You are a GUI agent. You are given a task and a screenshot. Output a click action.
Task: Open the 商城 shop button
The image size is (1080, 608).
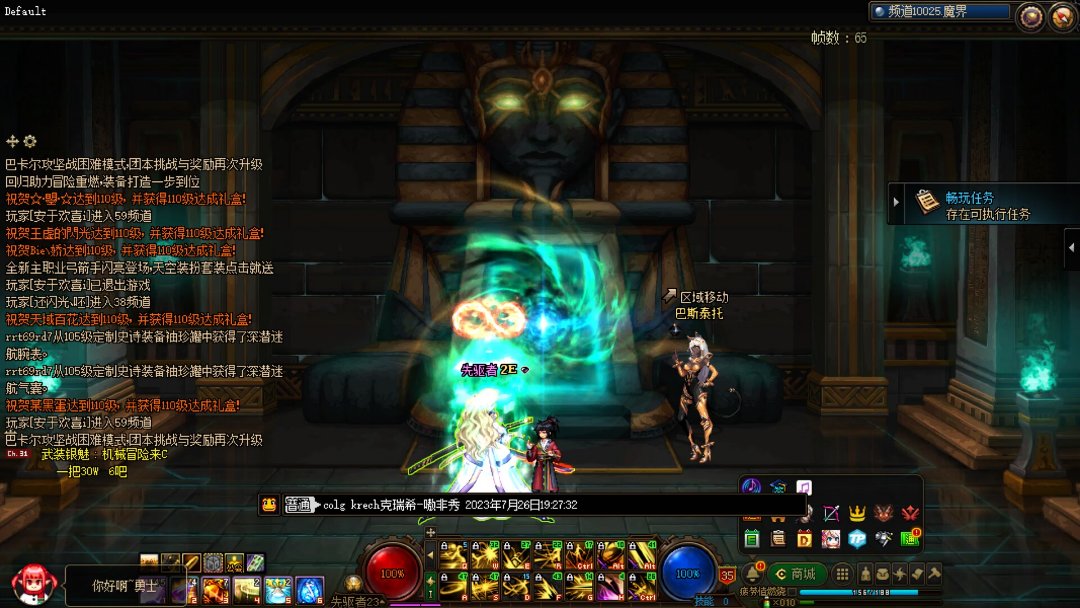[x=796, y=574]
